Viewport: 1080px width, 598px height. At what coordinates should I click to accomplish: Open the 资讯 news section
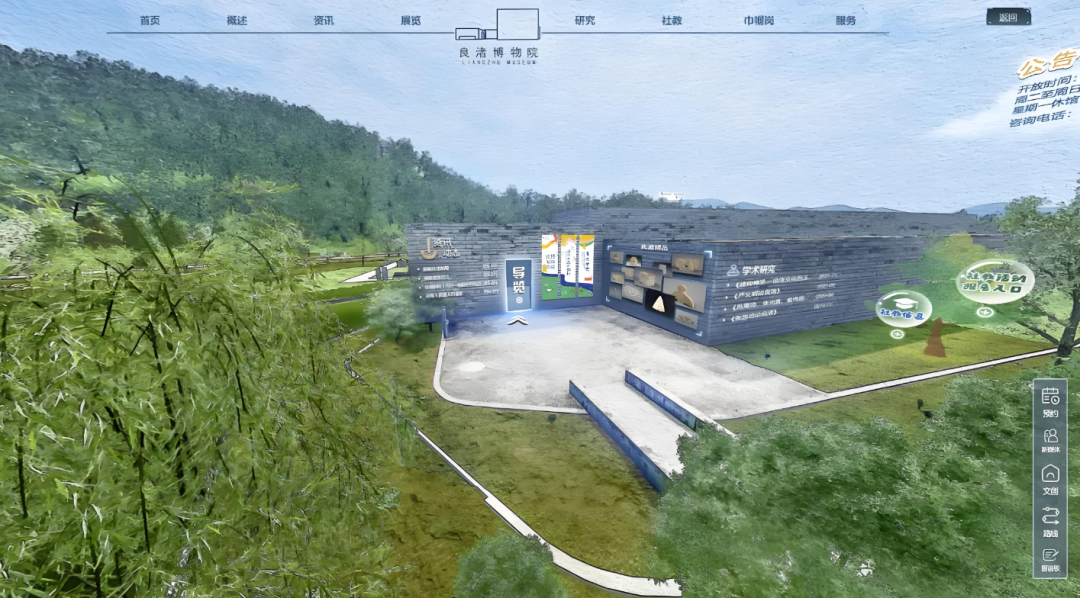(323, 21)
